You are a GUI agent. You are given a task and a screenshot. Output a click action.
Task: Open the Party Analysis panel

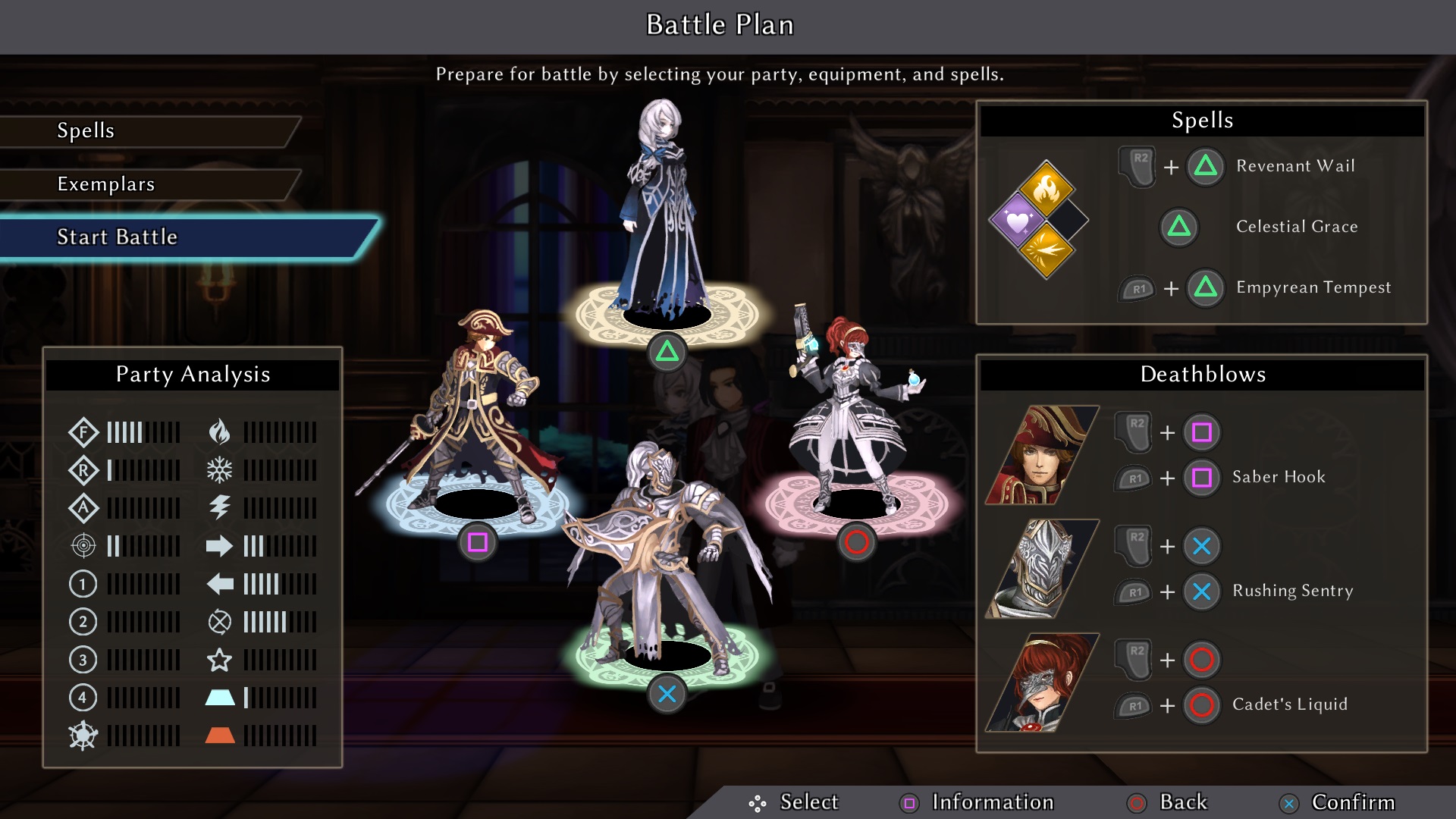click(x=193, y=375)
